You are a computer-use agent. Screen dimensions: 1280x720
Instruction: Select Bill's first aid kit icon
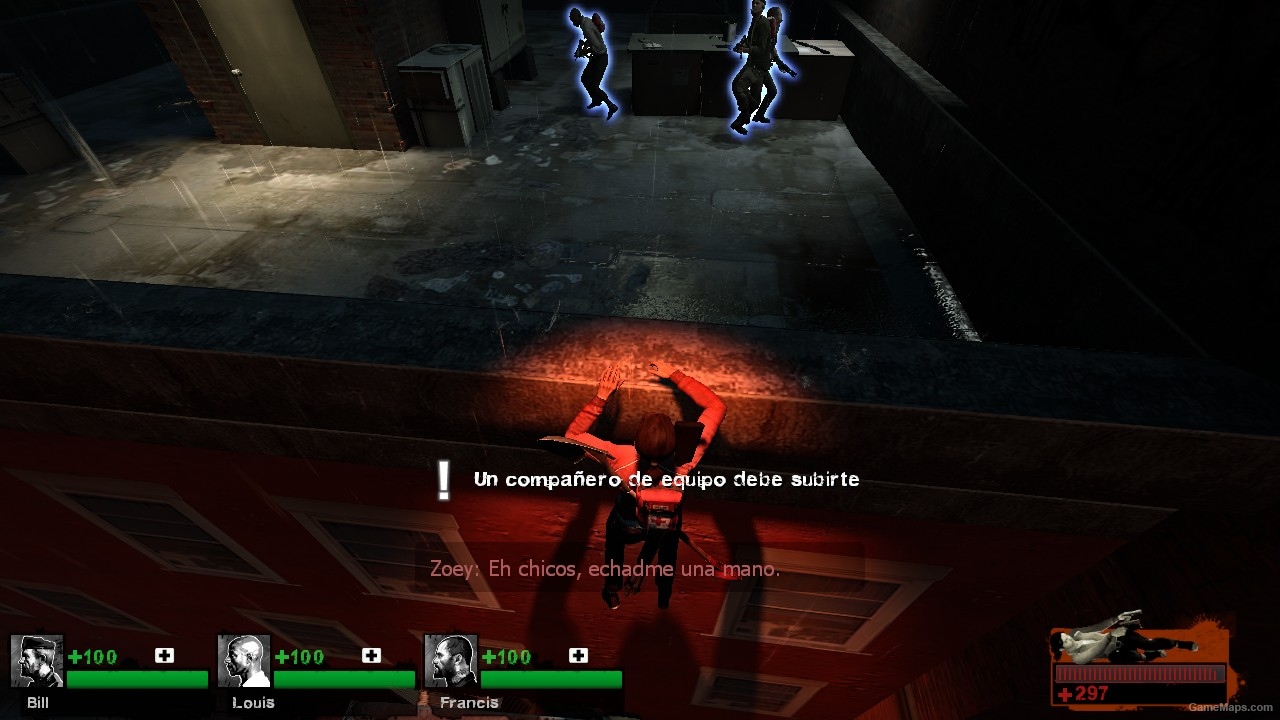163,657
